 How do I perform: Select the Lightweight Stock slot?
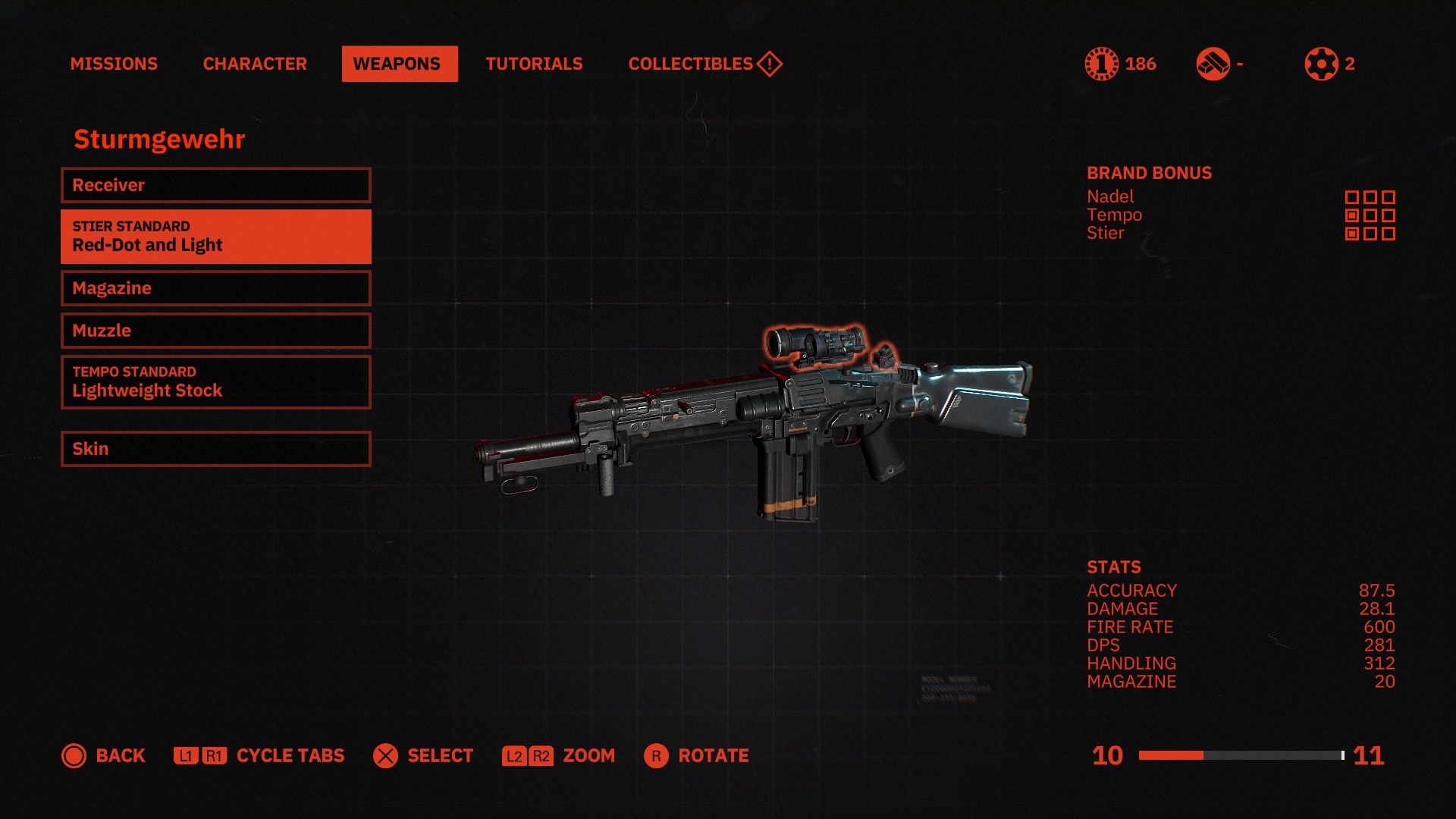point(215,382)
